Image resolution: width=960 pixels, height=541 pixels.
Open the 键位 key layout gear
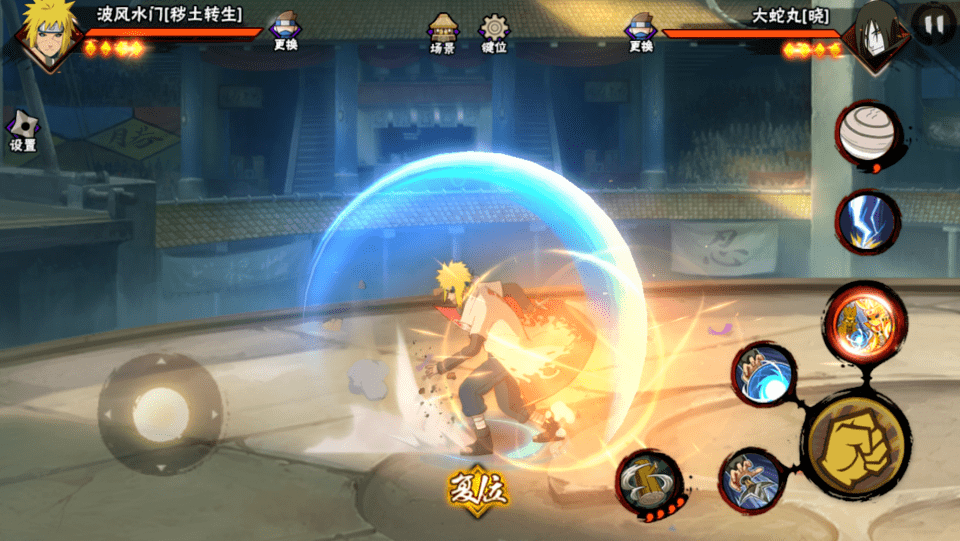click(x=494, y=33)
